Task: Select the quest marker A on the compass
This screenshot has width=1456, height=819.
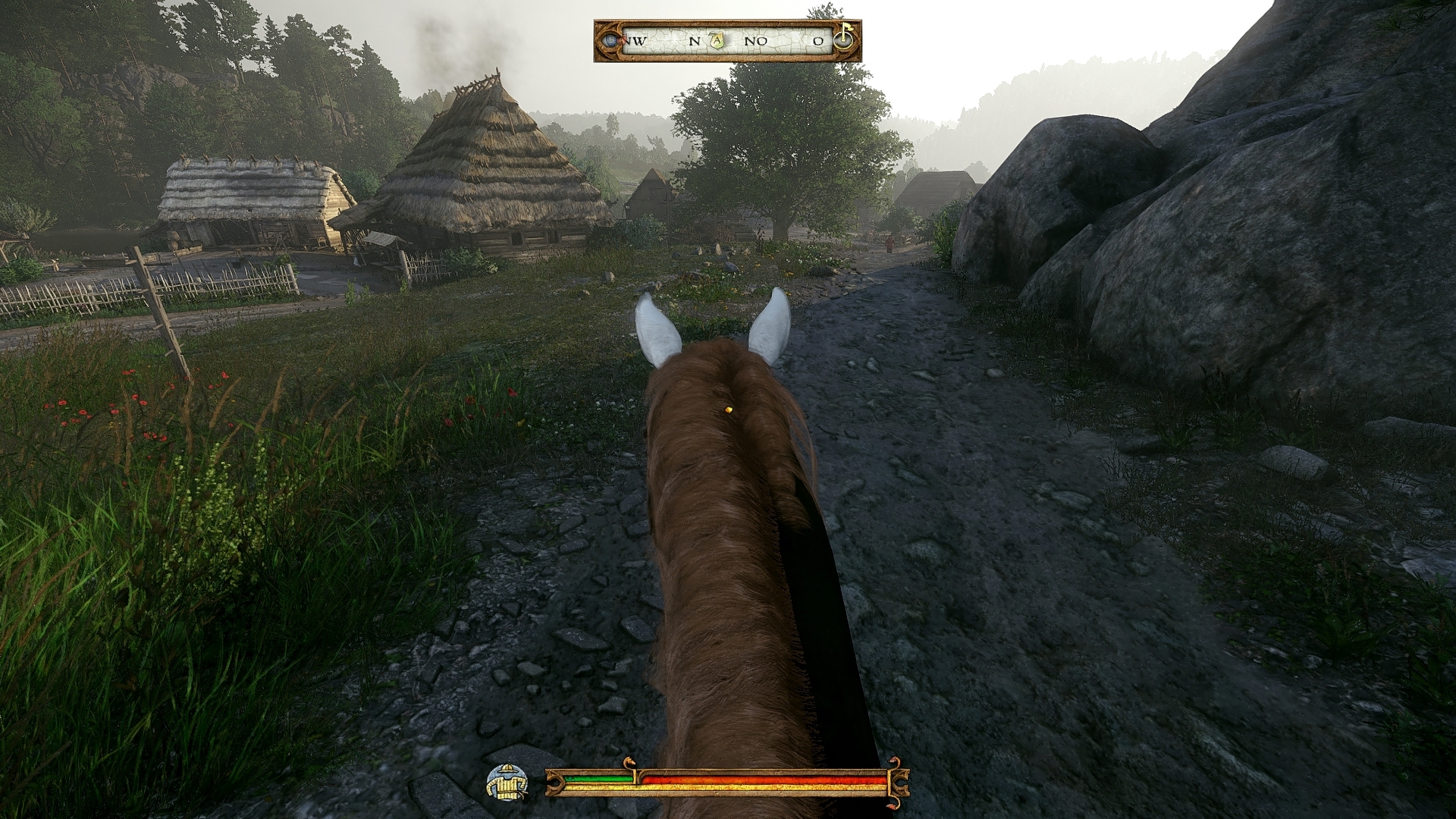Action: coord(717,41)
